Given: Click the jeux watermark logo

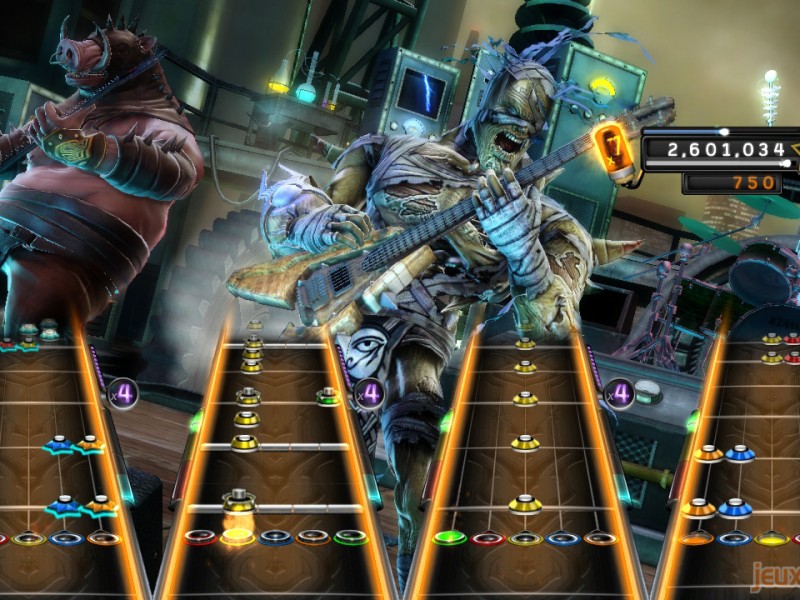Looking at the screenshot, I should [778, 577].
